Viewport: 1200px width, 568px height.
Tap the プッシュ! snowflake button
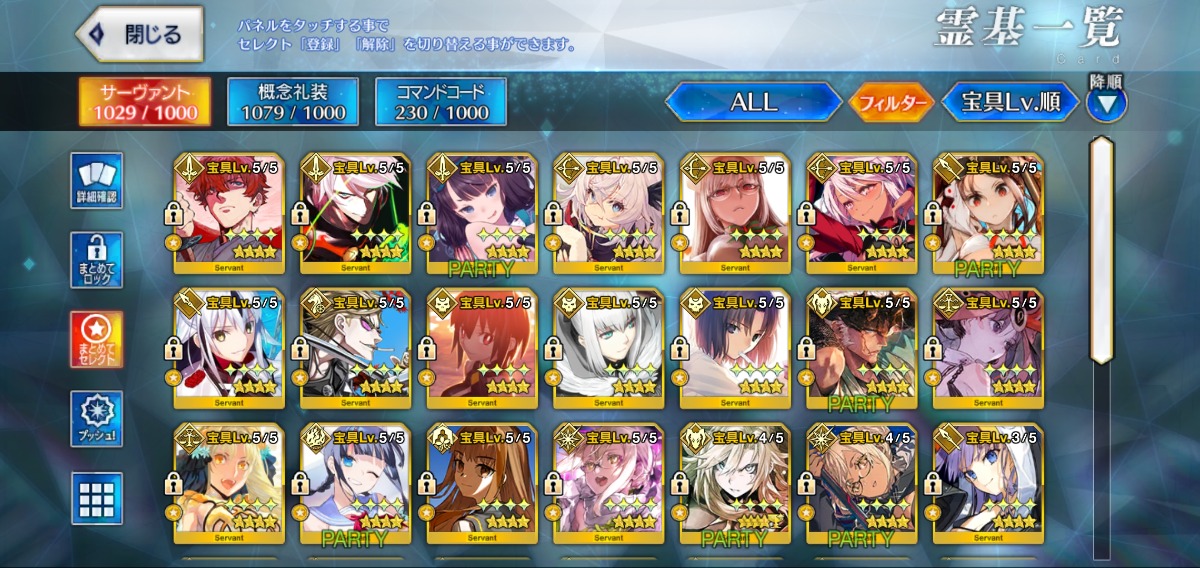[x=97, y=418]
